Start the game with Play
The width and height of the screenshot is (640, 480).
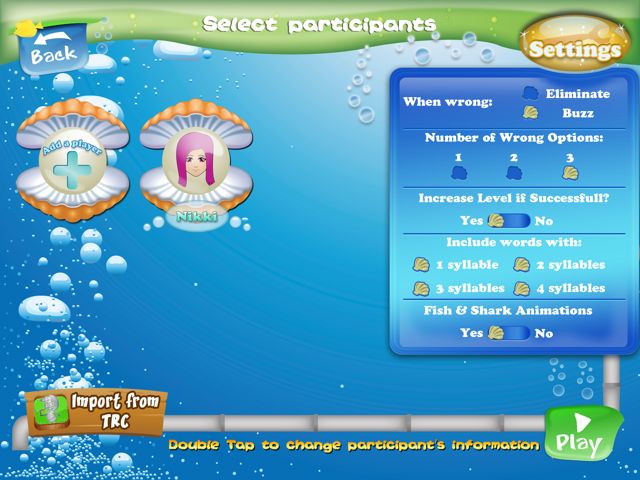pos(579,437)
